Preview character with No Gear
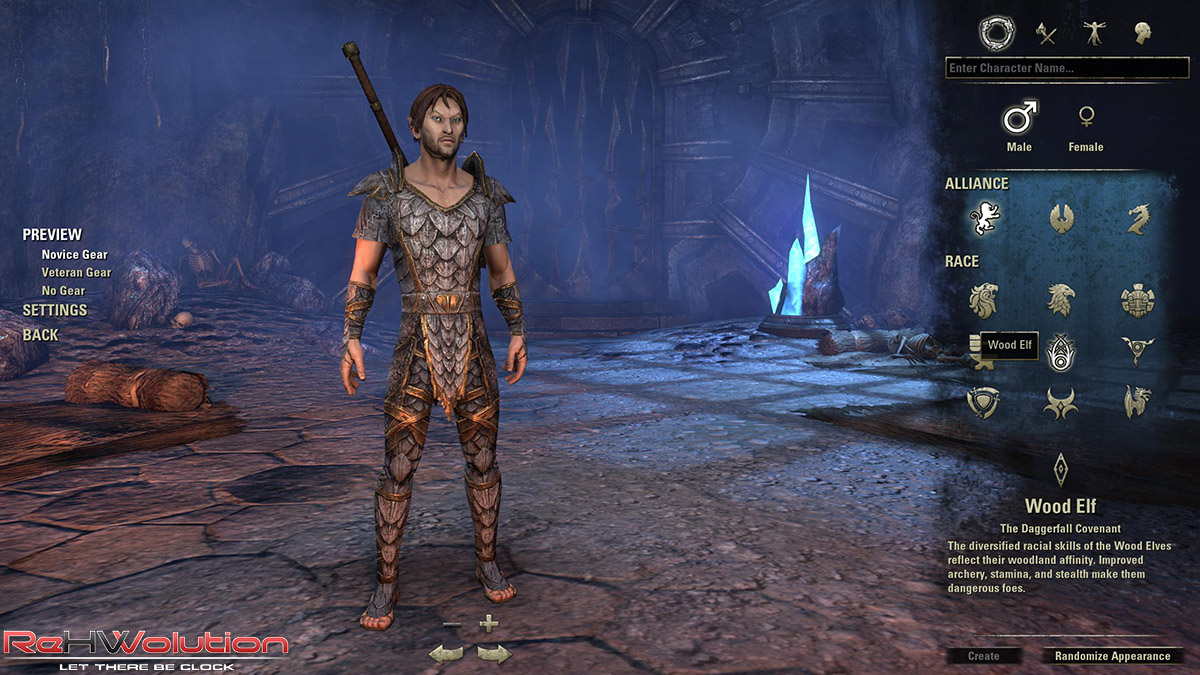This screenshot has height=675, width=1200. [63, 291]
